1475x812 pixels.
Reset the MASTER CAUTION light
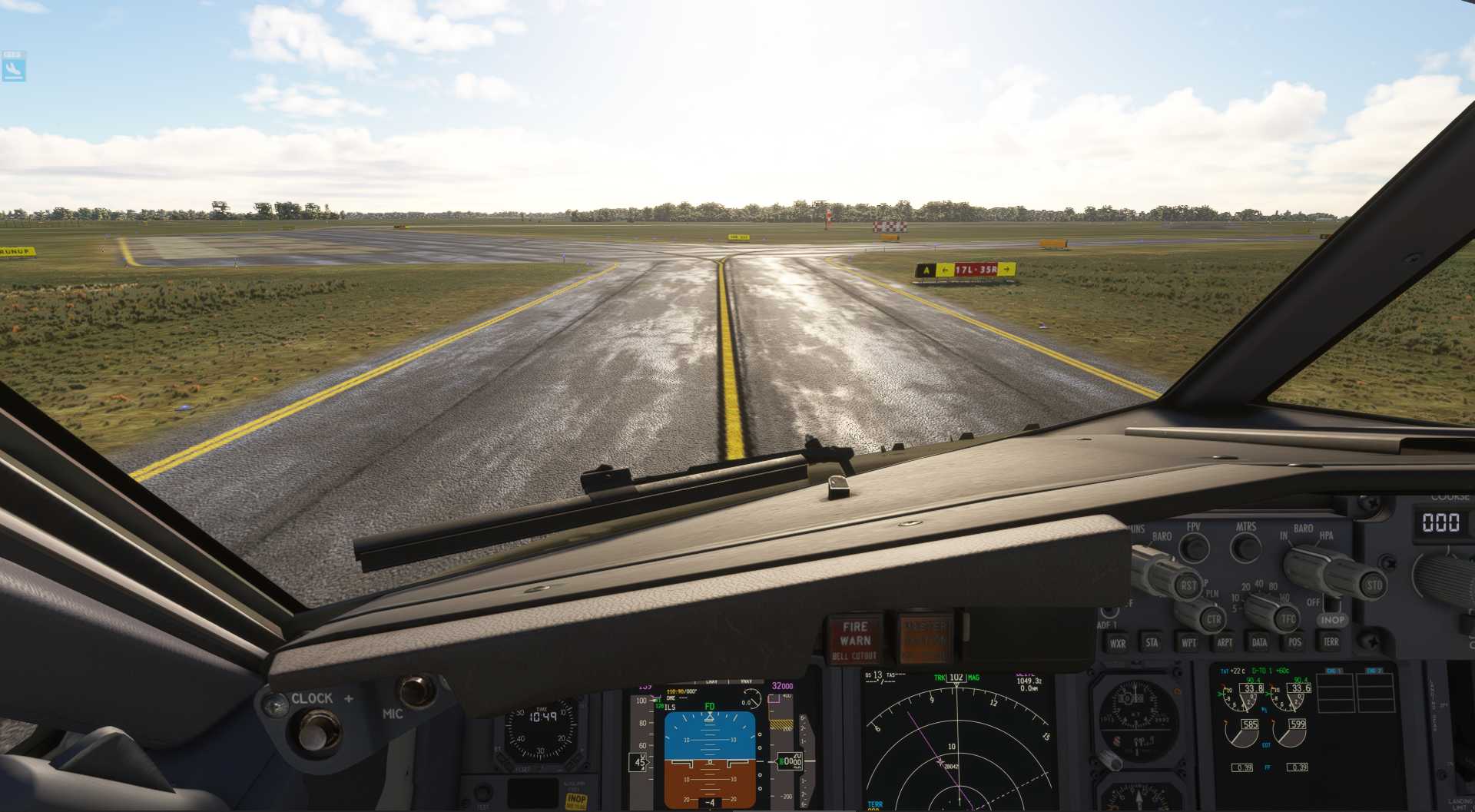(924, 639)
